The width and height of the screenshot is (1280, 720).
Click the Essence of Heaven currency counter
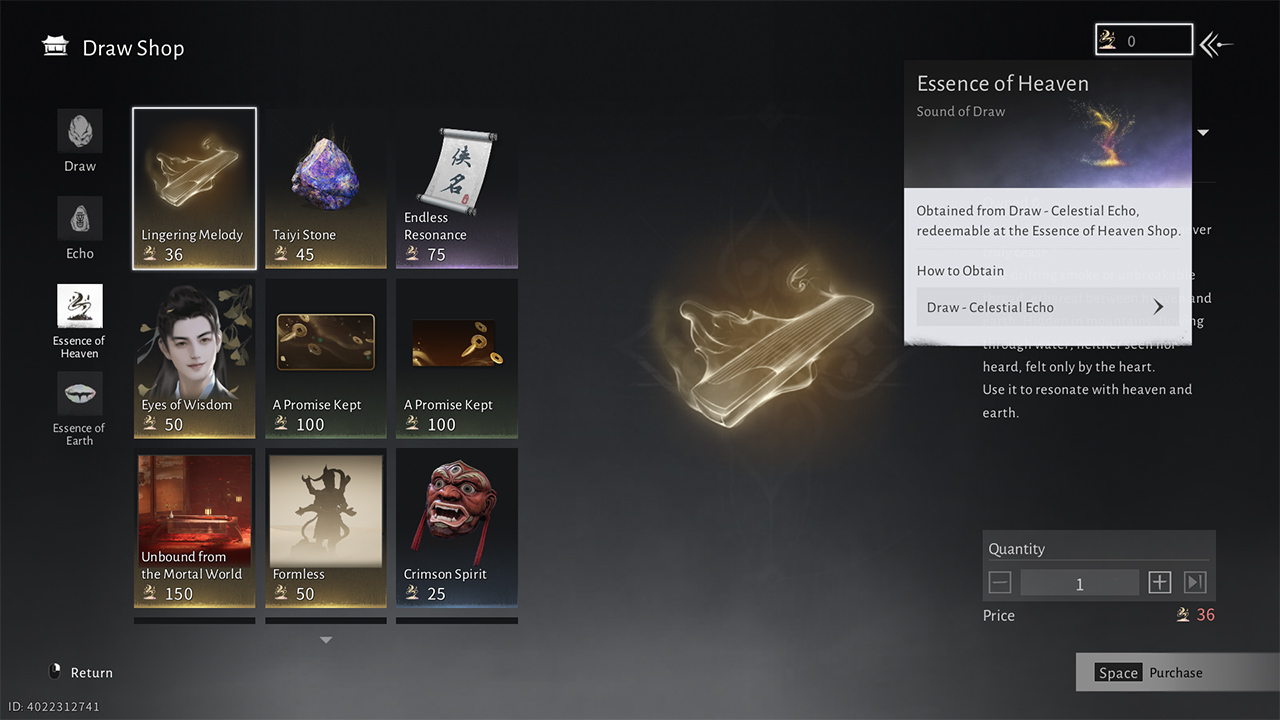tap(1144, 41)
